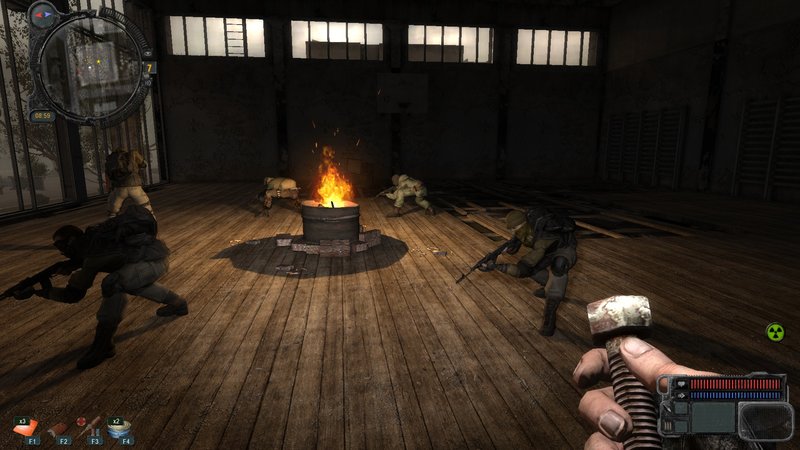Click the green radiation warning icon
800x450 pixels.
tap(775, 332)
